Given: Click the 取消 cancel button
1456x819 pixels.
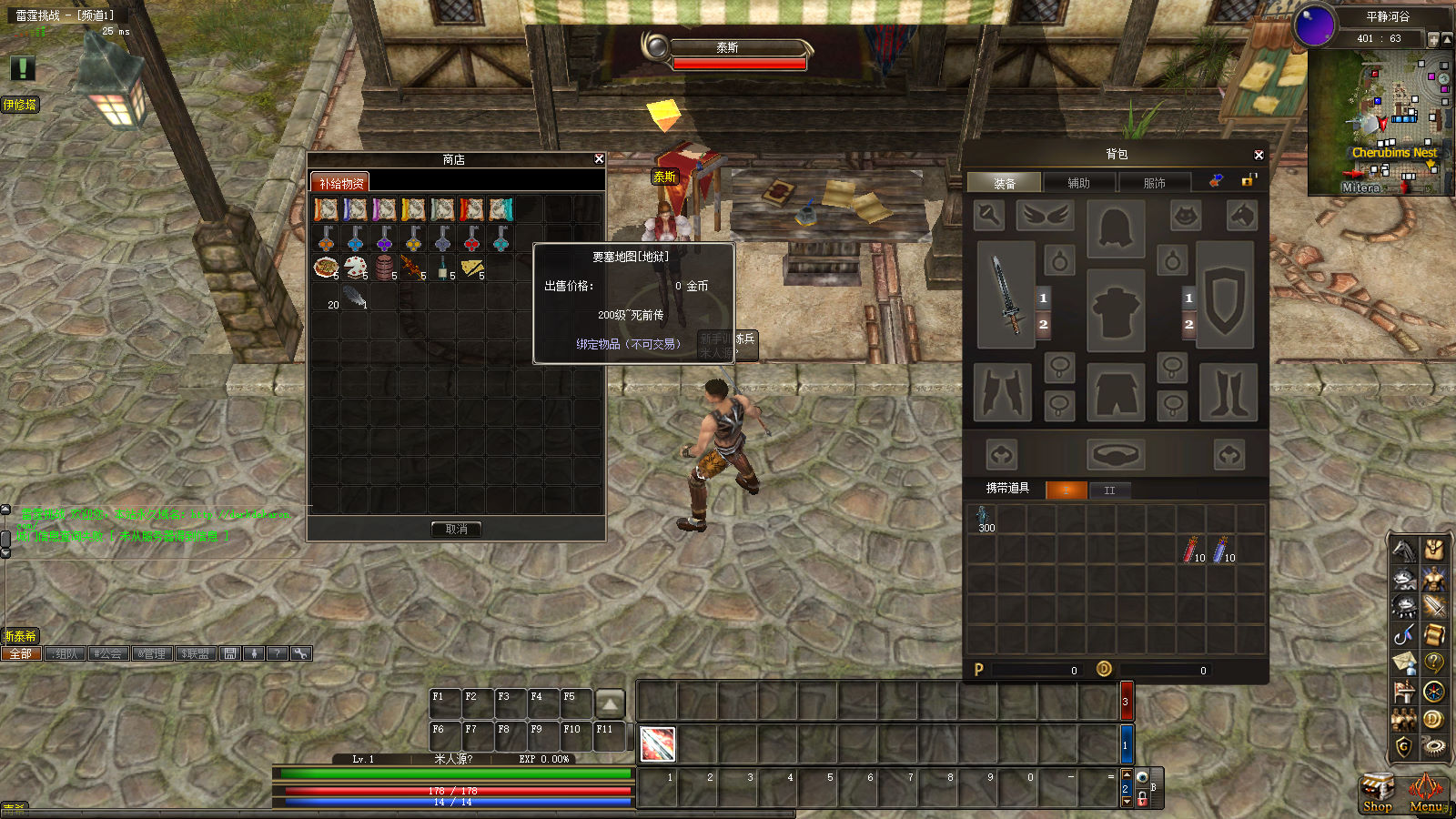Looking at the screenshot, I should pyautogui.click(x=456, y=529).
